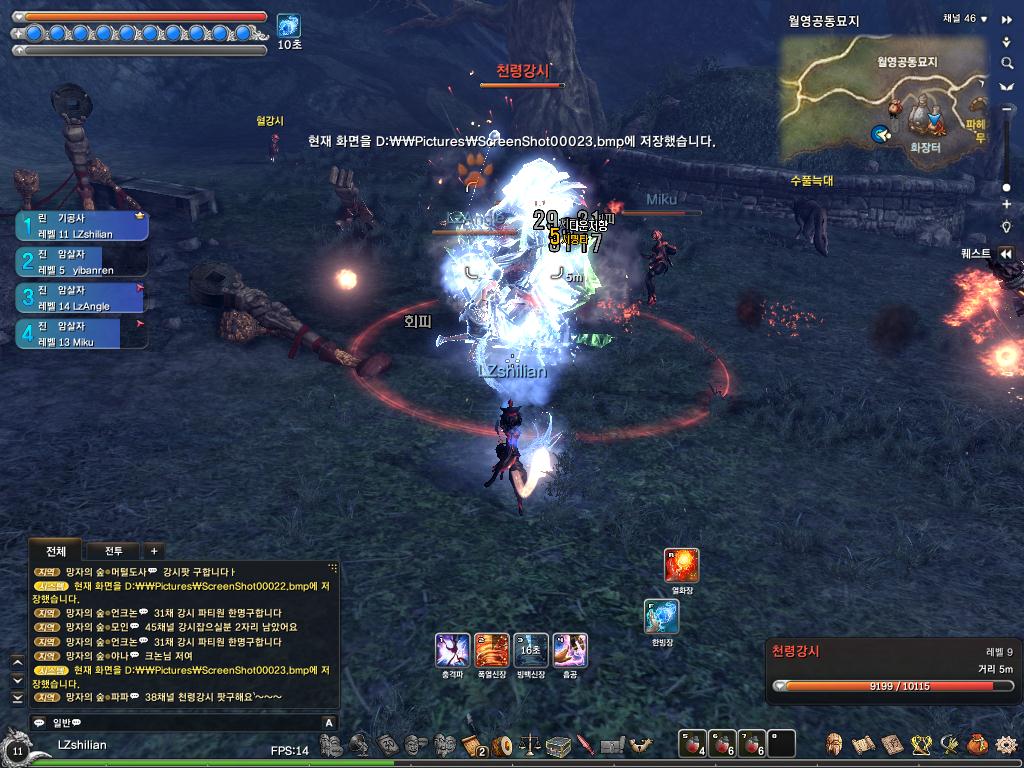
Task: Activate the 흡공 skill icon
Action: (570, 651)
